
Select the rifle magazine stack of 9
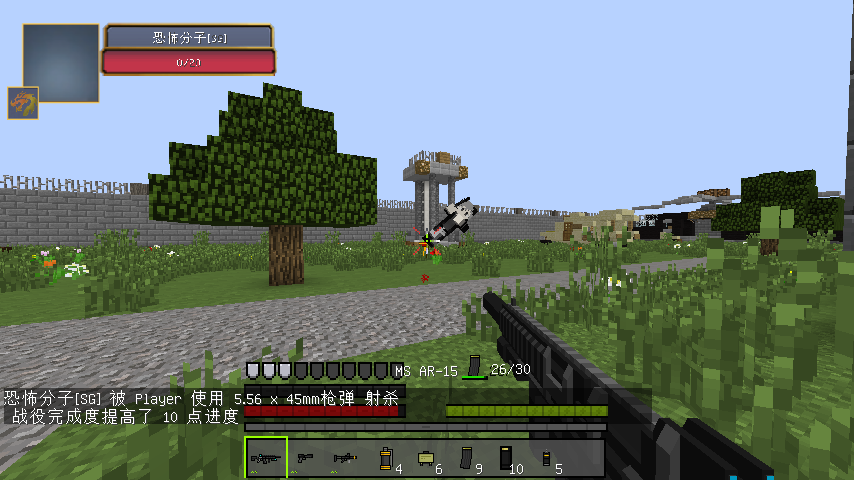[465, 458]
